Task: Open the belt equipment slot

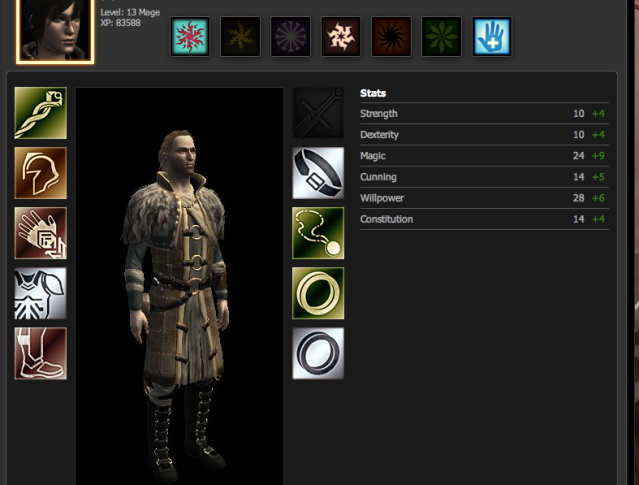Action: [318, 173]
